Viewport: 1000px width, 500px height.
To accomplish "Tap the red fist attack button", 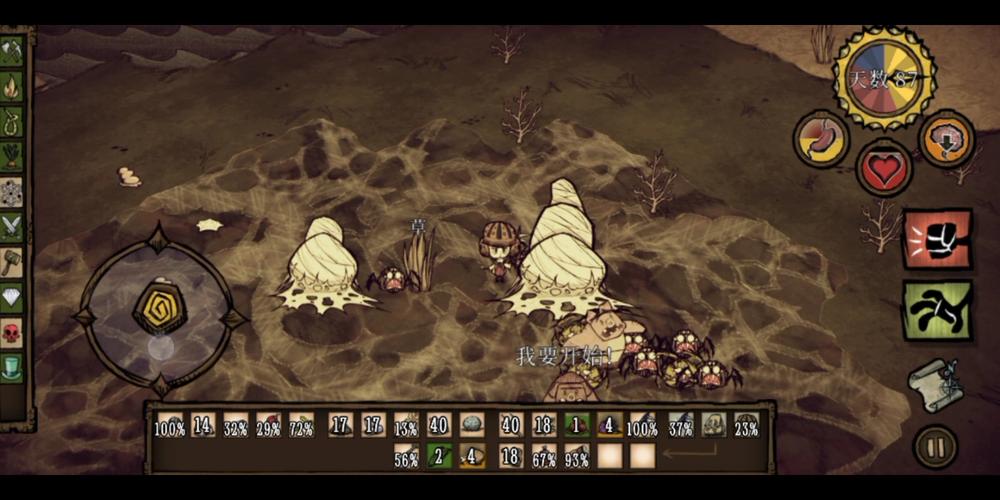I will (x=937, y=240).
